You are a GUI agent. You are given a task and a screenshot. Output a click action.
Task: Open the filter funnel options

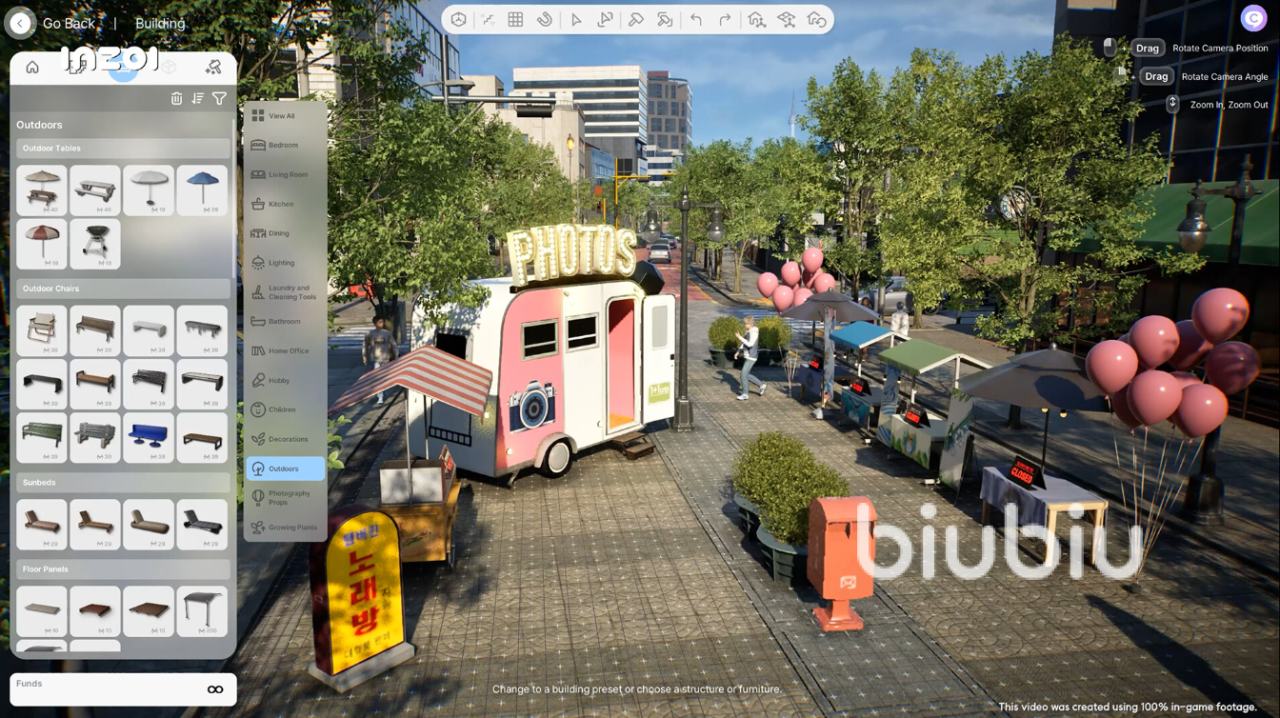tap(219, 98)
